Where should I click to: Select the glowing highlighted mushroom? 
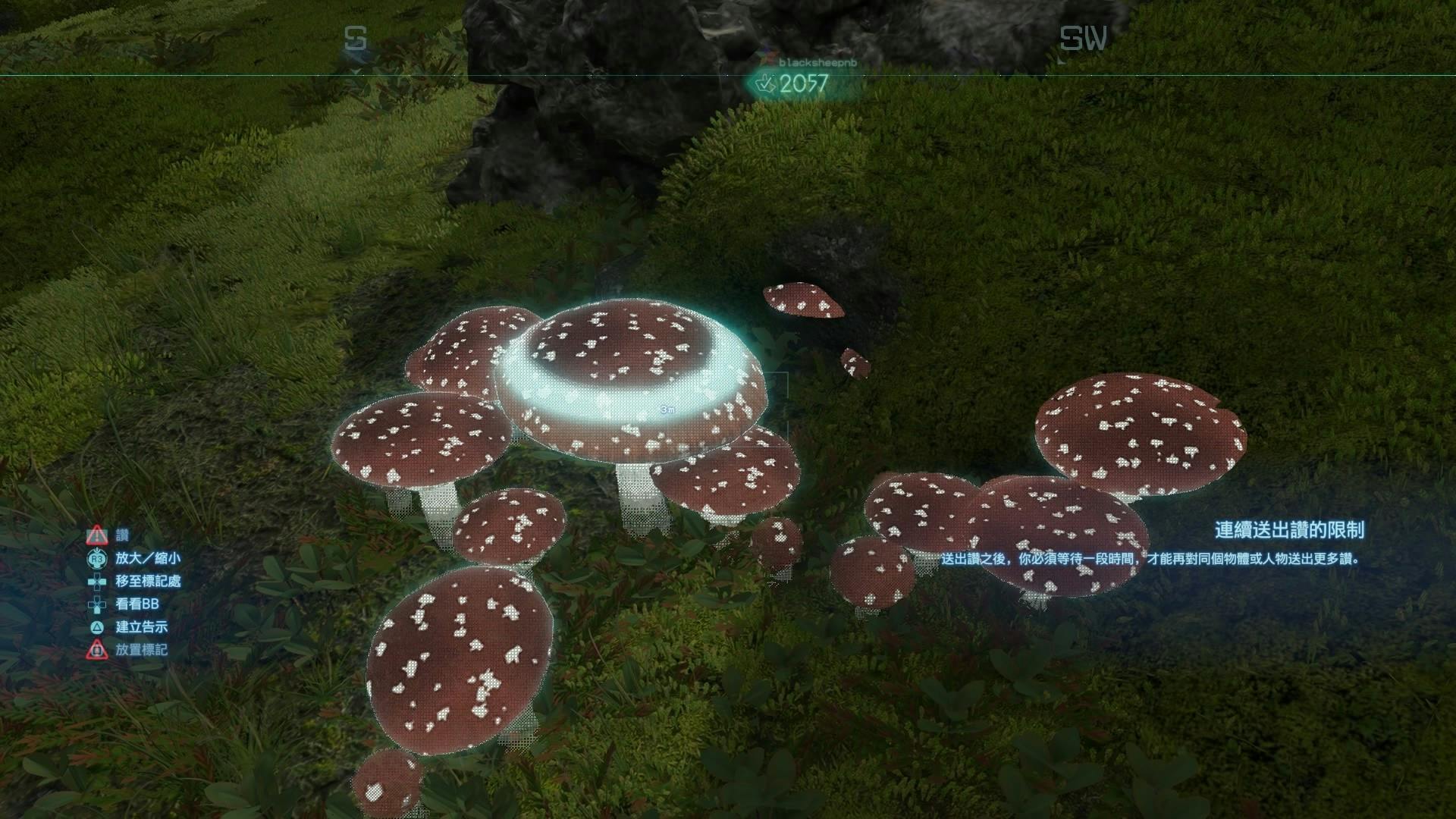(629, 379)
